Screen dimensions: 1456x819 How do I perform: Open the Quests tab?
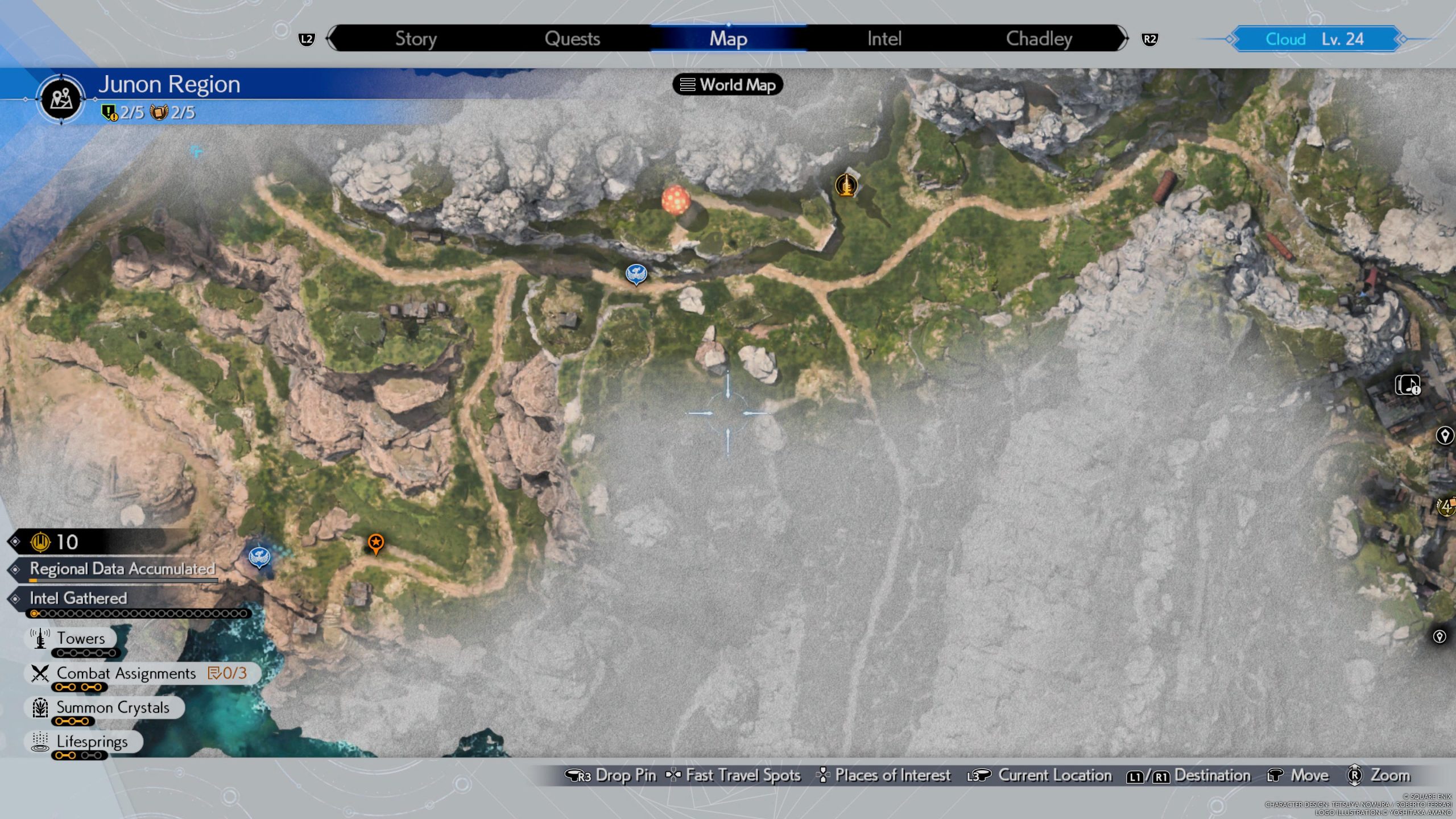(x=572, y=39)
